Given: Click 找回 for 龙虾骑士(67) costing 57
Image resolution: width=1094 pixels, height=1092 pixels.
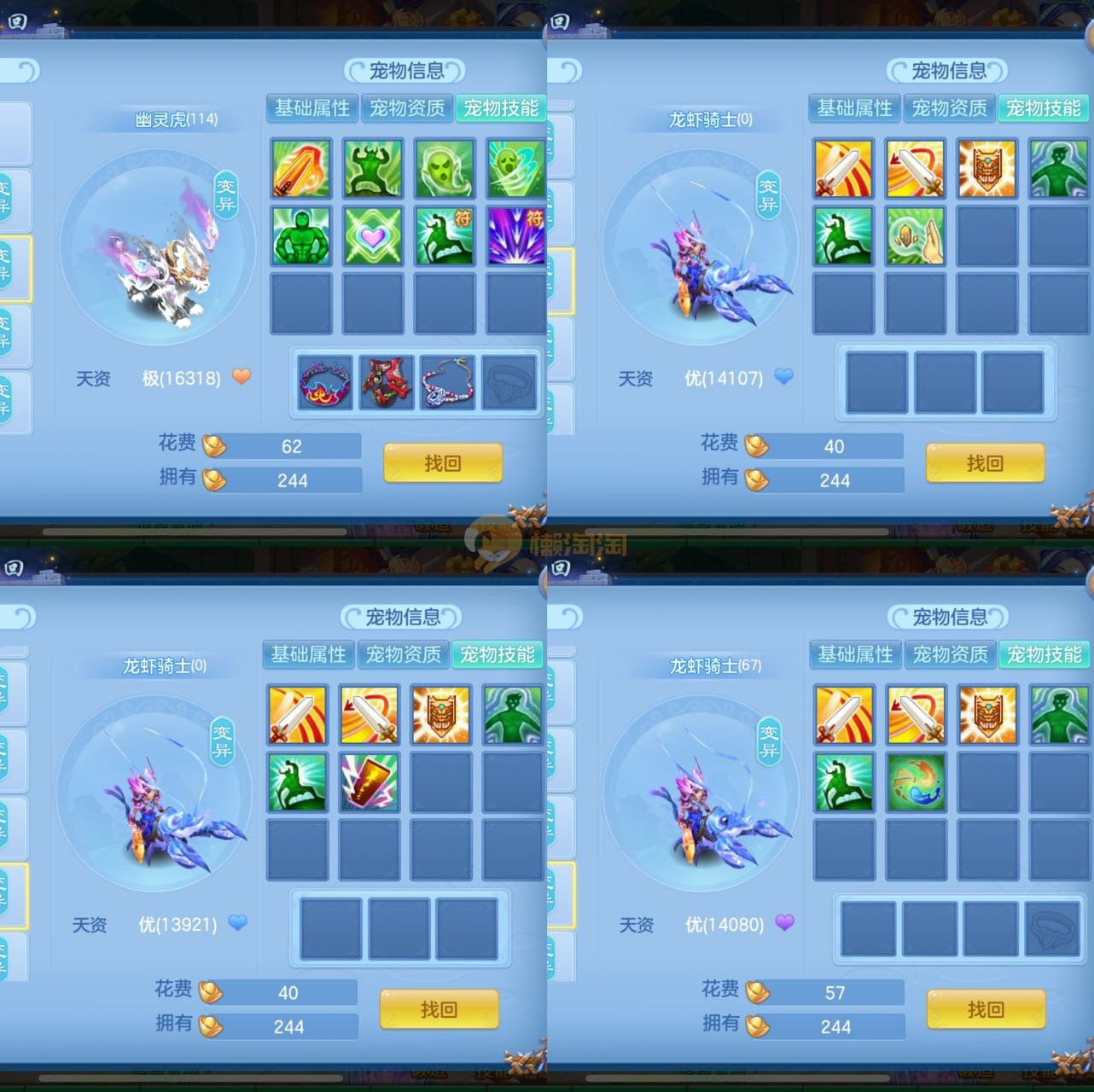Looking at the screenshot, I should click(986, 1009).
